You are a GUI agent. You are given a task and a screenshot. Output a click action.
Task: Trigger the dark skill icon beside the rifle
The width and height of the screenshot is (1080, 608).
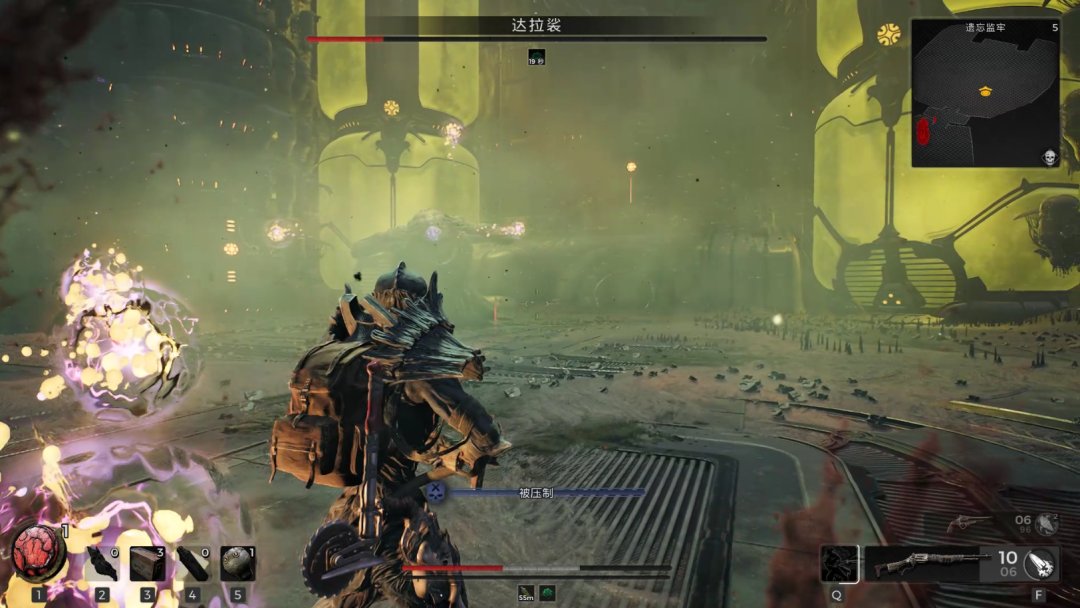(x=839, y=564)
